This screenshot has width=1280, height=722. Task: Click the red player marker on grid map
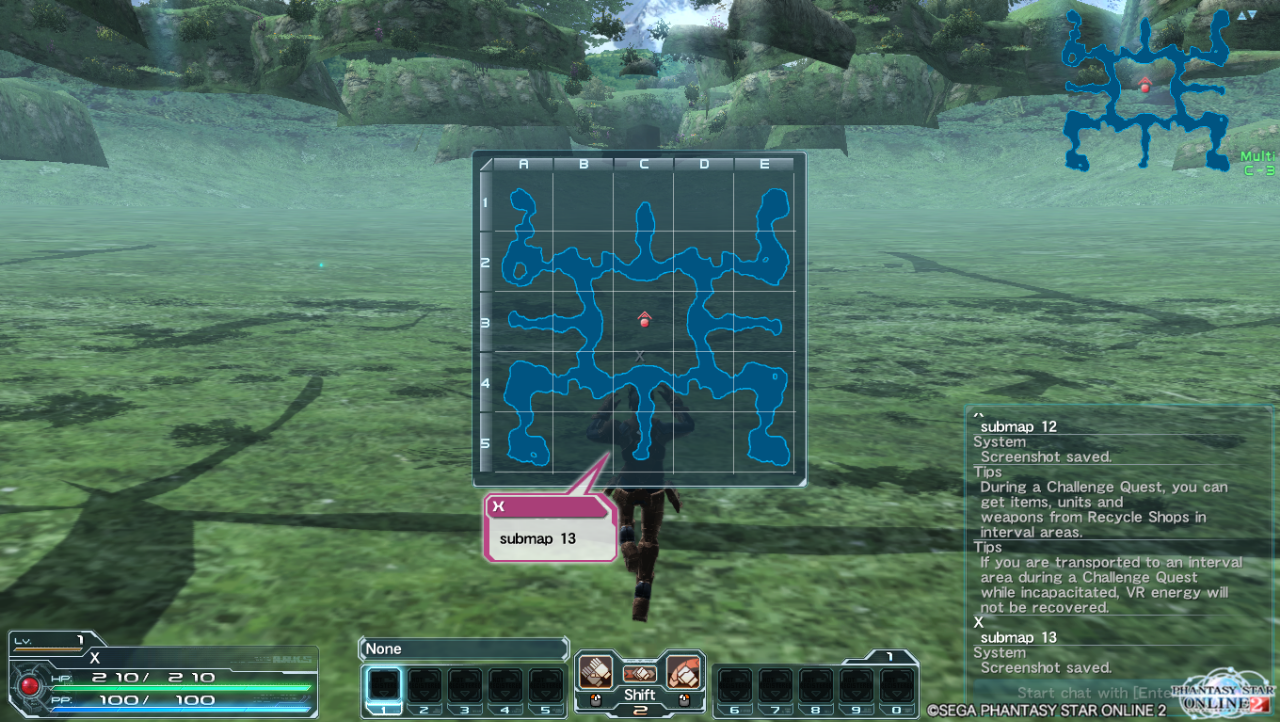pyautogui.click(x=644, y=320)
